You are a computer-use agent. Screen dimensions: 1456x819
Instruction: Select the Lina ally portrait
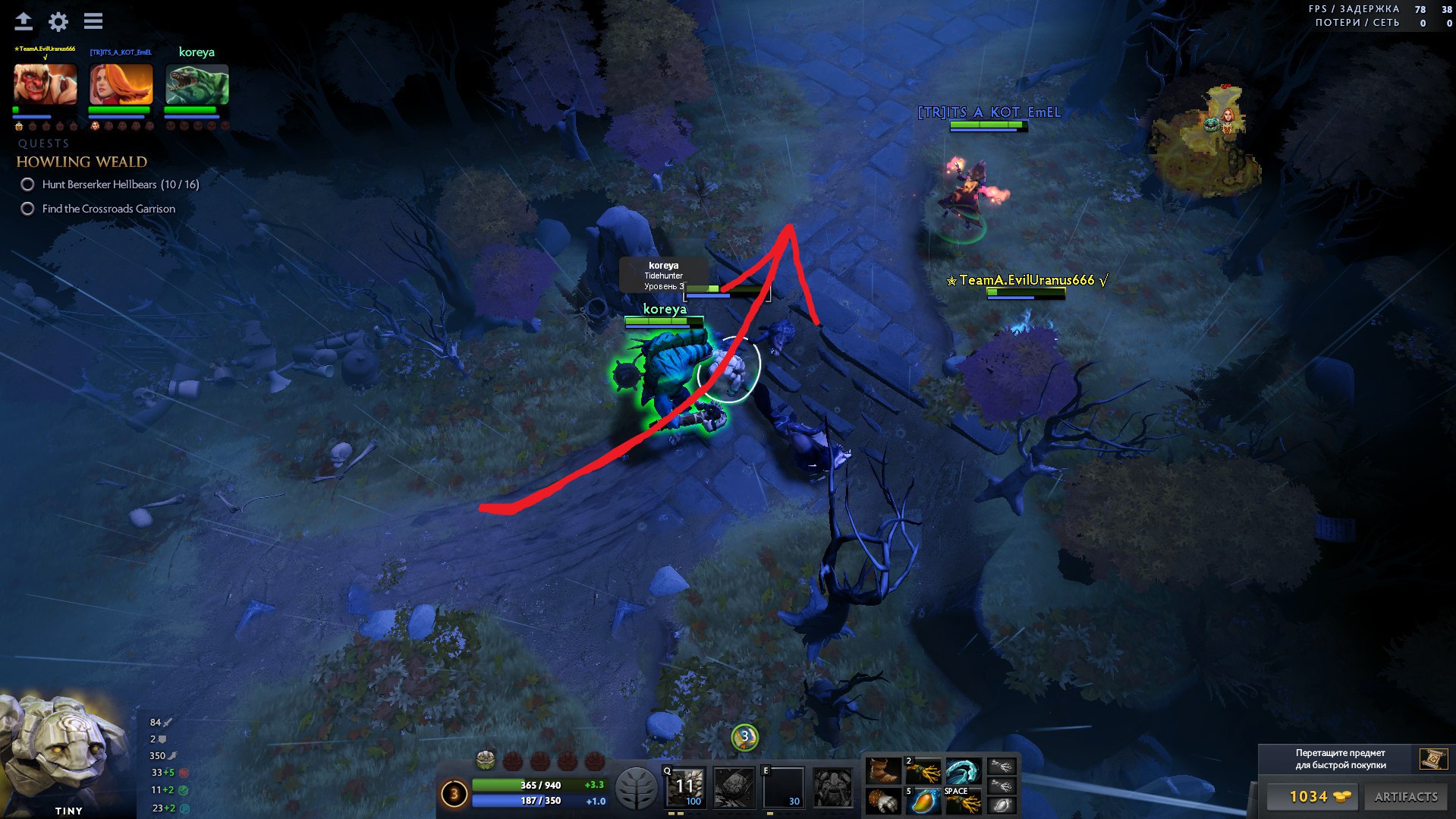121,83
